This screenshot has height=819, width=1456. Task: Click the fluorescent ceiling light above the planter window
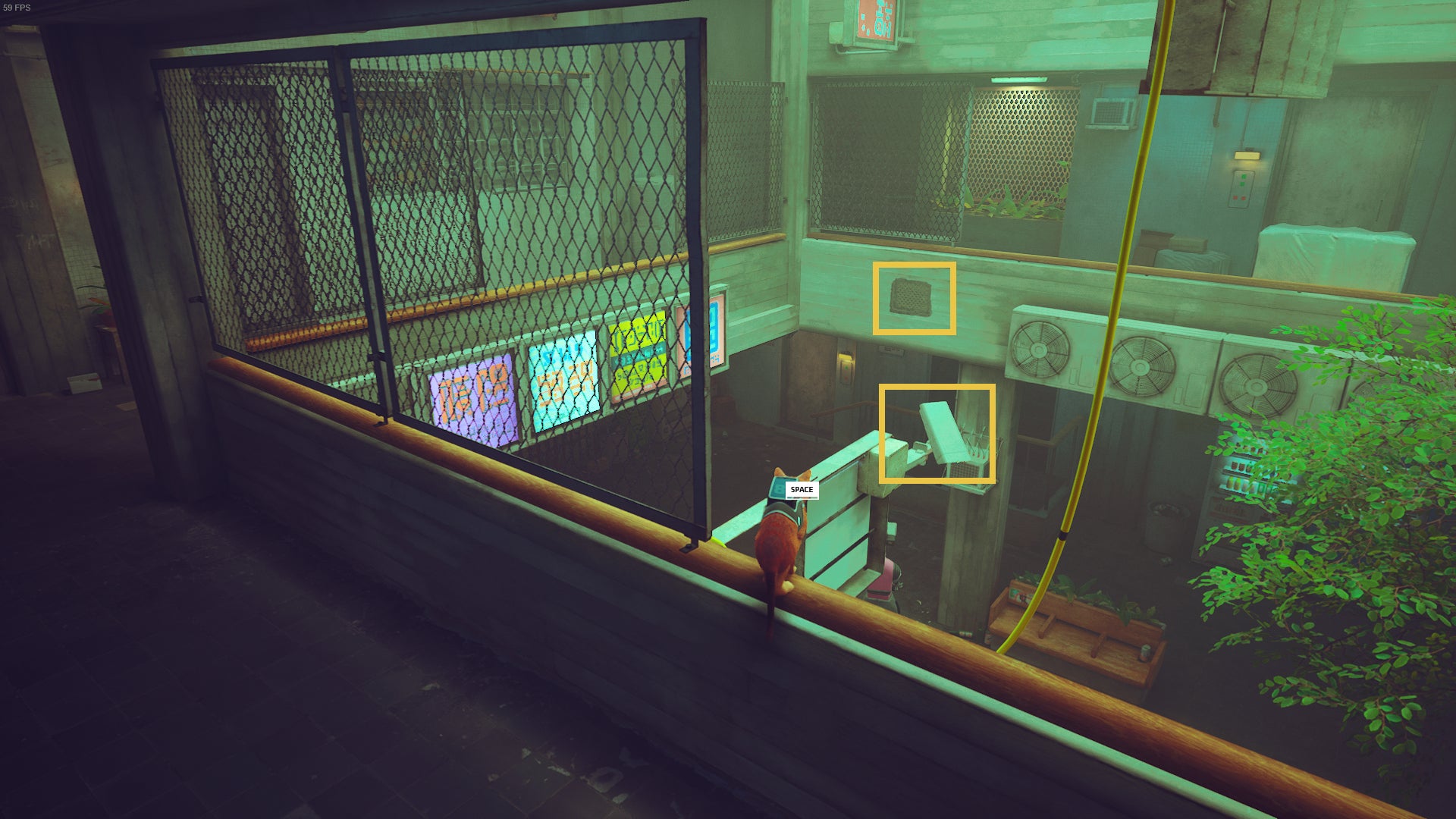[1019, 80]
